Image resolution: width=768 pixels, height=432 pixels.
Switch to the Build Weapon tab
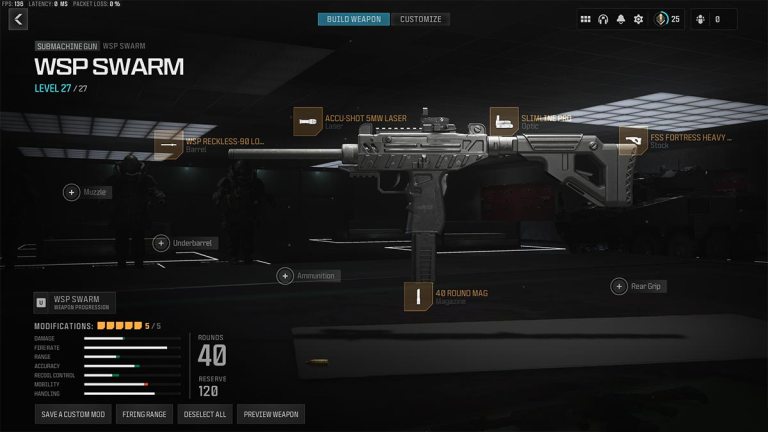click(354, 19)
